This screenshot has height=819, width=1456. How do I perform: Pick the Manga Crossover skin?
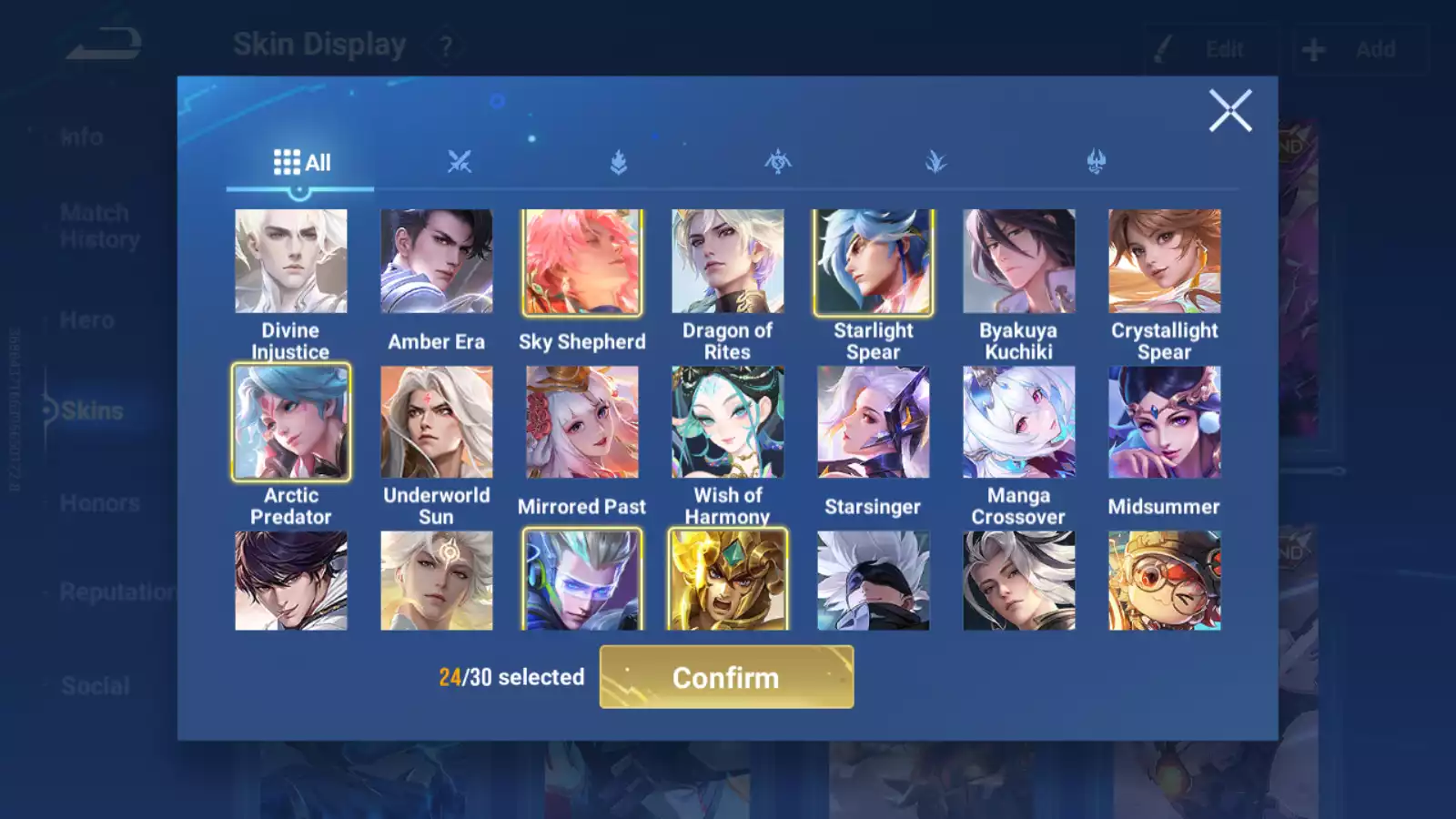coord(1019,422)
